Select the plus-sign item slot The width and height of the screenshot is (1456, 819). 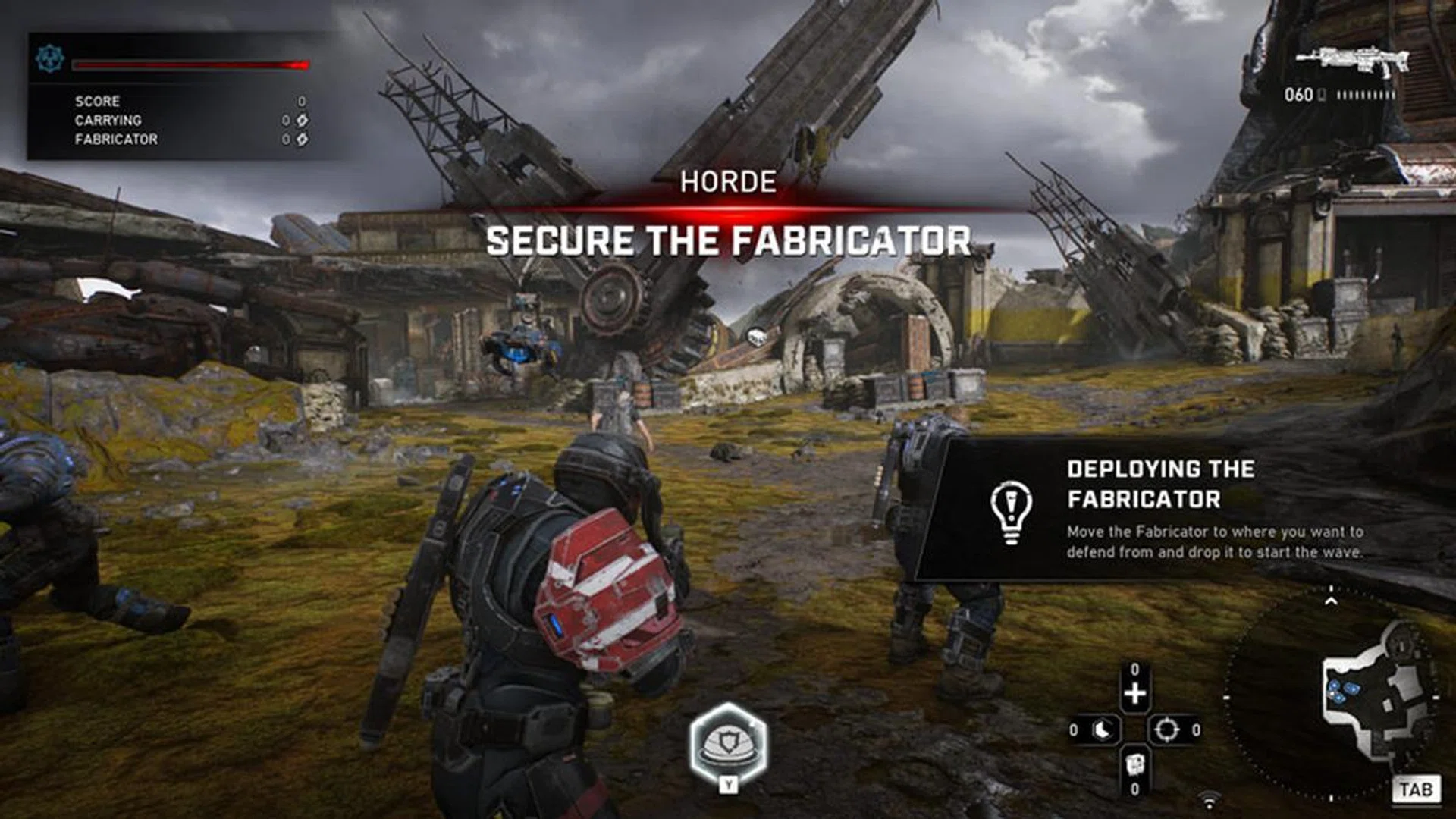[1134, 694]
